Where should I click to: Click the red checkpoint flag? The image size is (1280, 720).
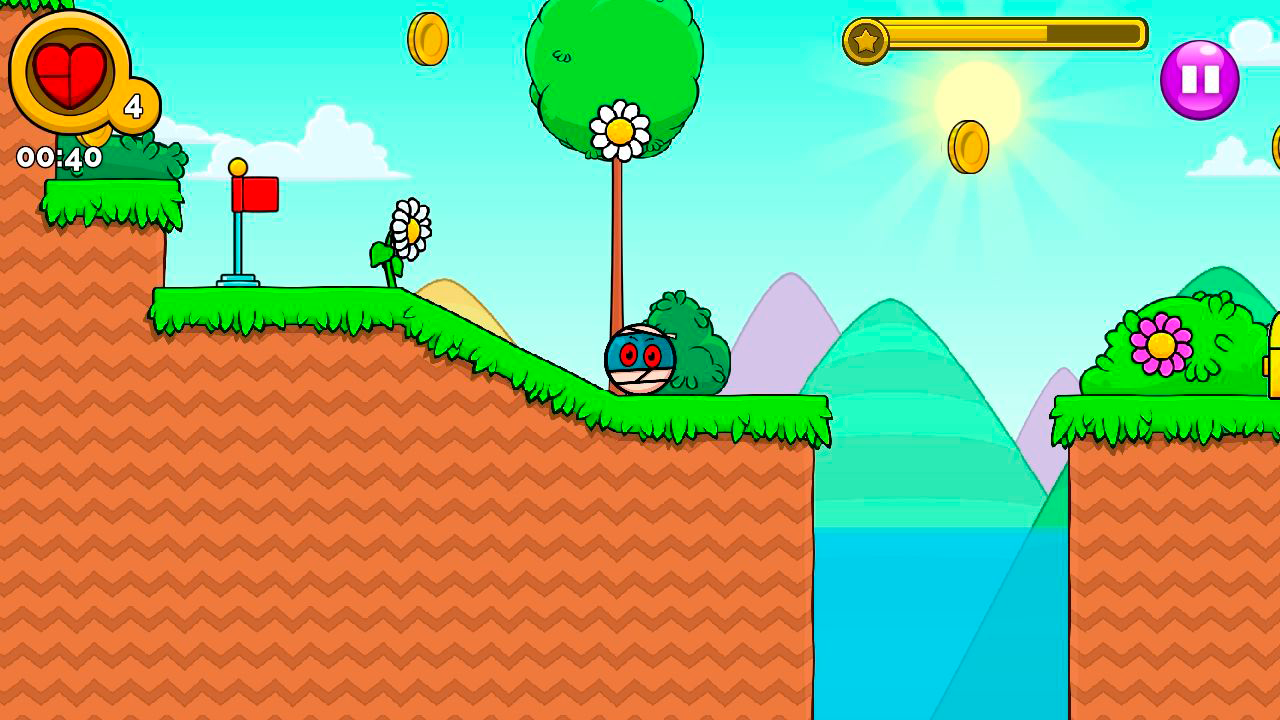pyautogui.click(x=256, y=191)
